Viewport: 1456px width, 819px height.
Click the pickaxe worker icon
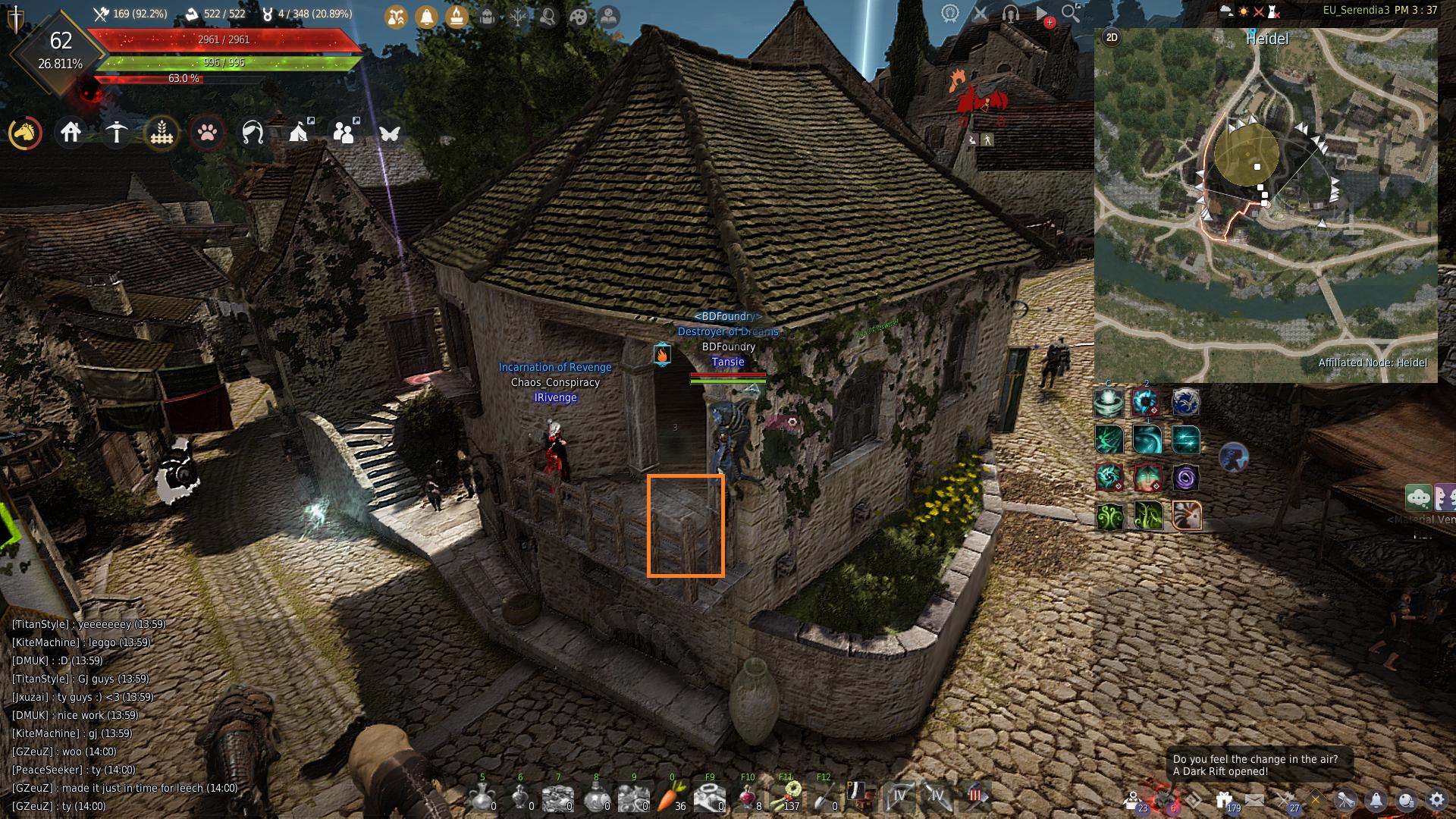click(x=116, y=133)
